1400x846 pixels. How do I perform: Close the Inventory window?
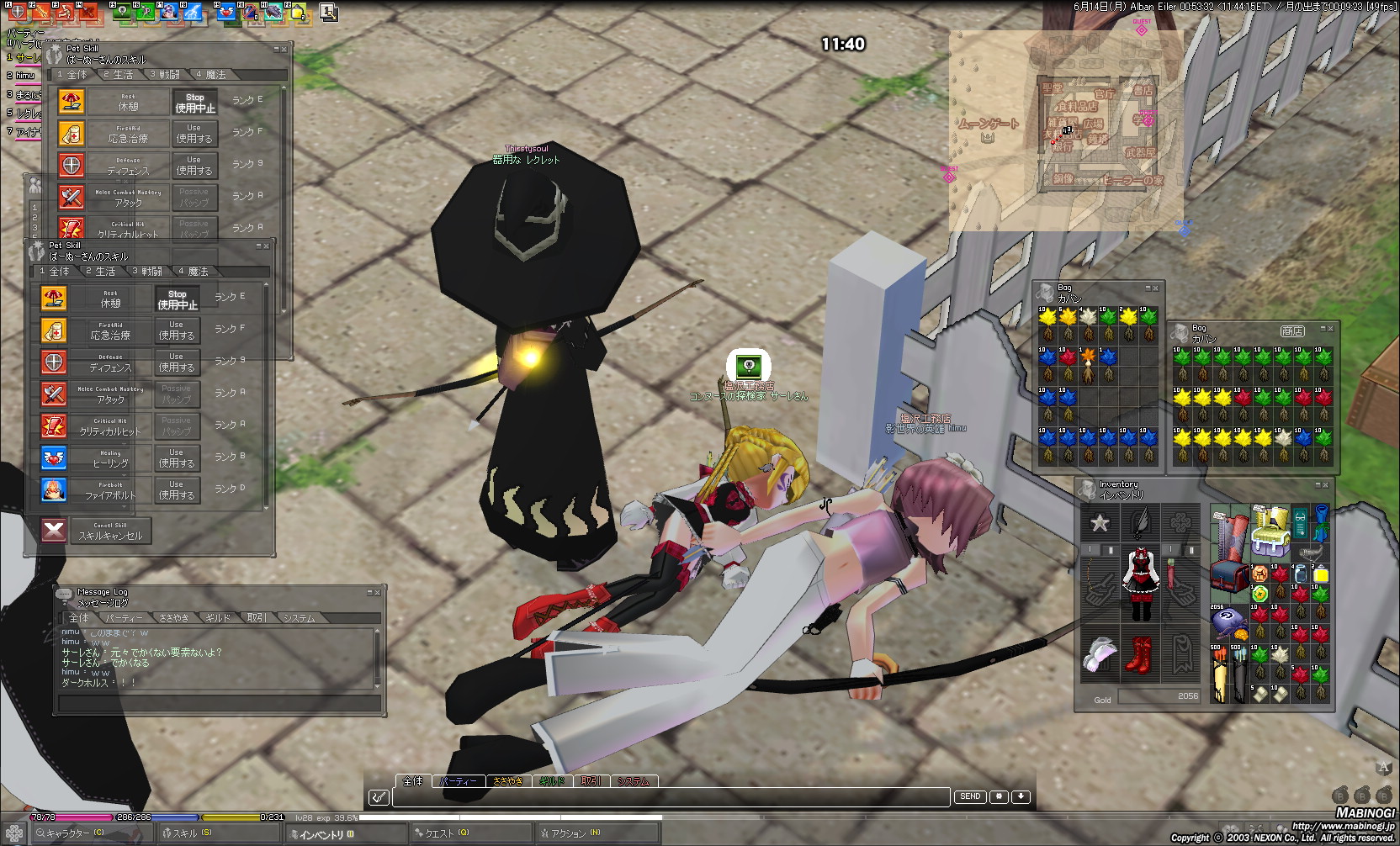[1326, 485]
